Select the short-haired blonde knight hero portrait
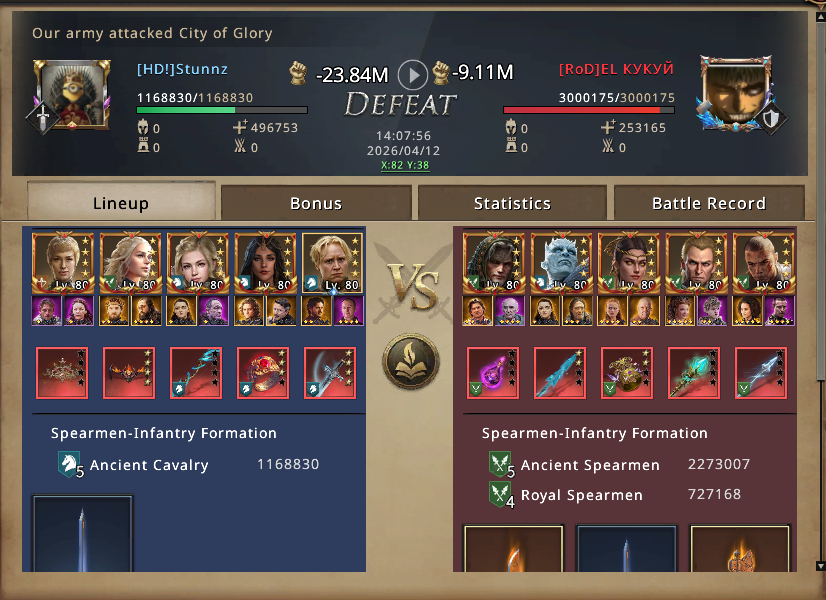 332,263
